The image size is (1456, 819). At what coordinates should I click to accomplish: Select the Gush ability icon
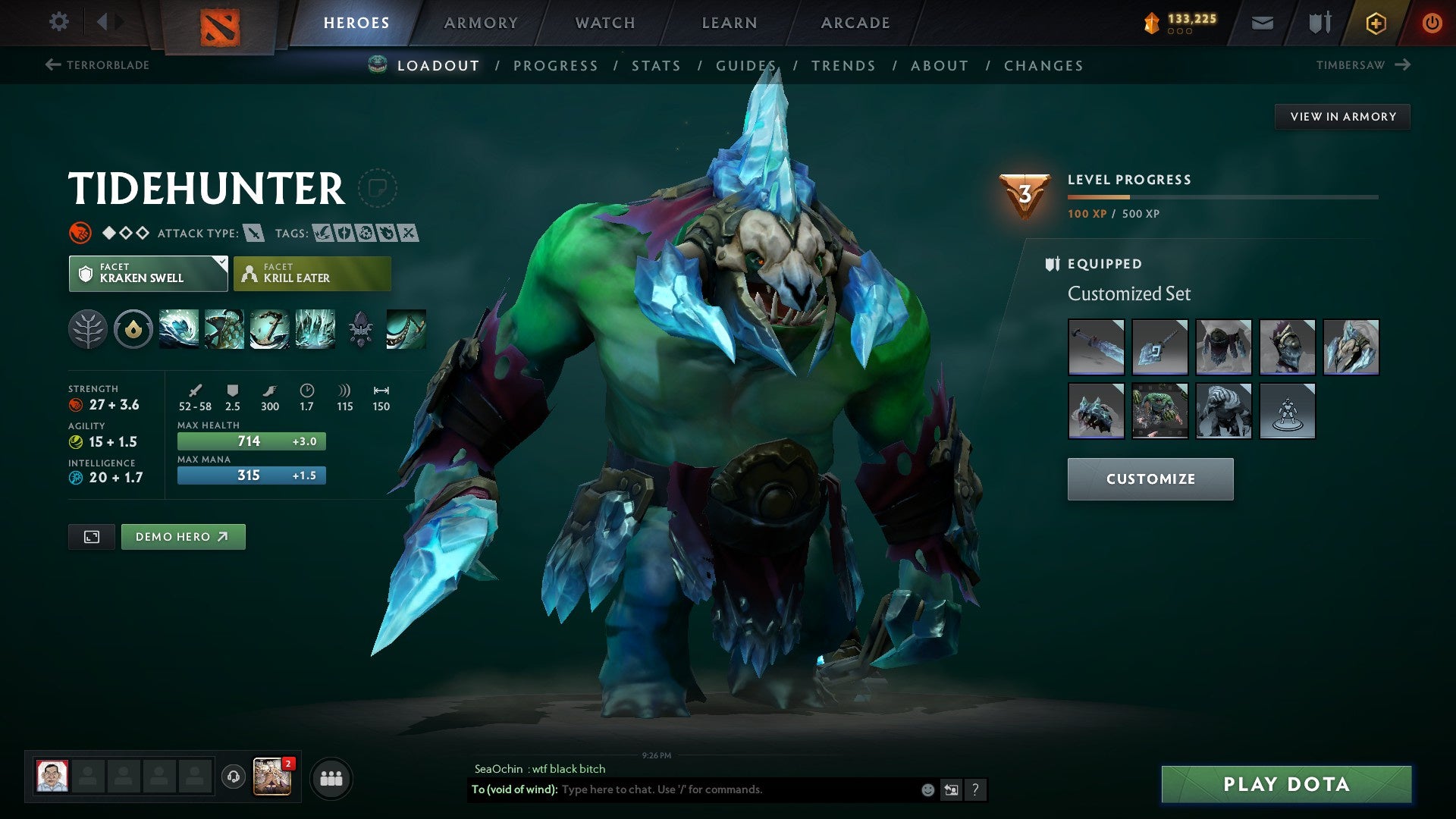click(179, 329)
